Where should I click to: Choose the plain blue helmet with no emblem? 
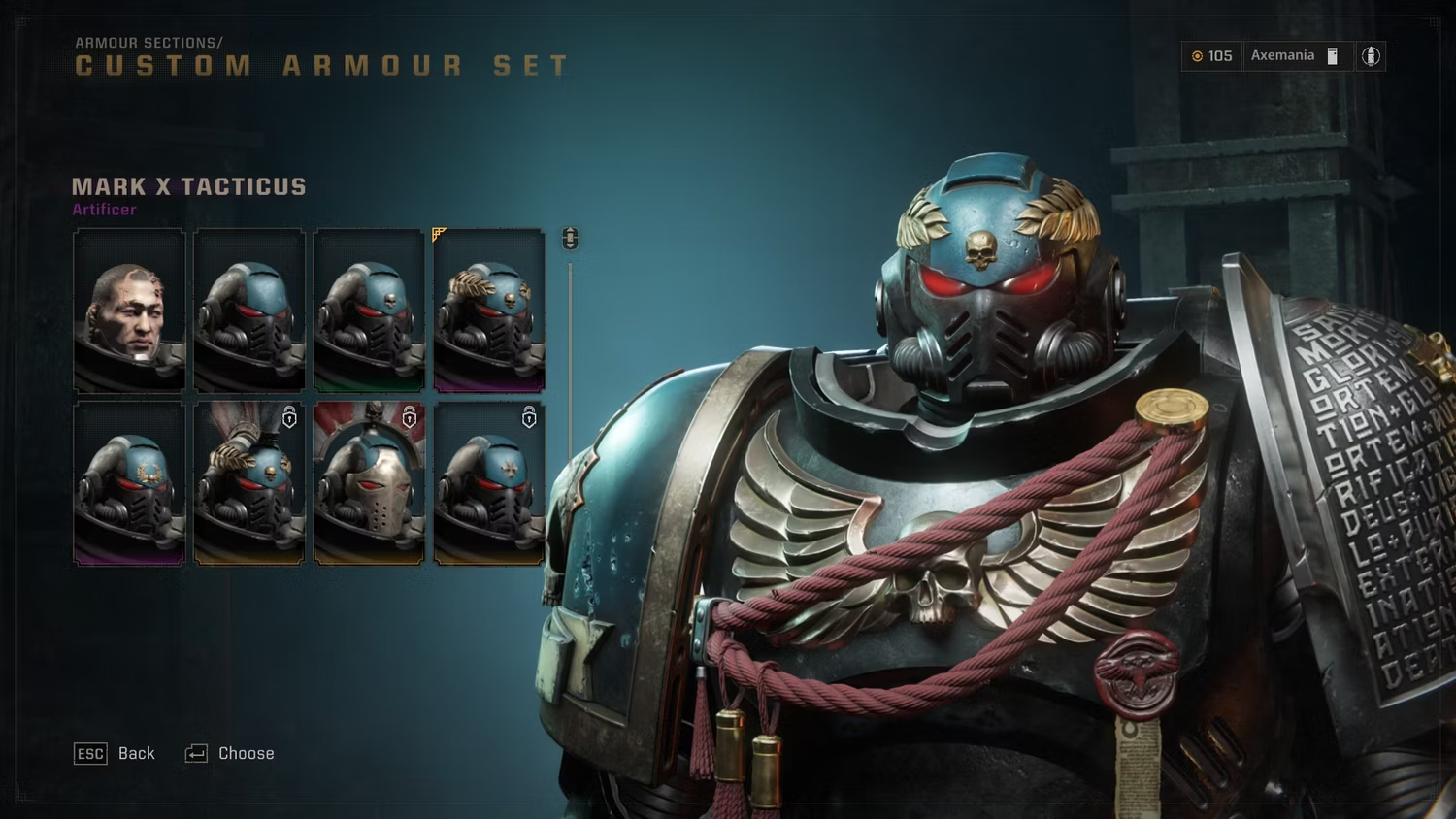click(249, 311)
